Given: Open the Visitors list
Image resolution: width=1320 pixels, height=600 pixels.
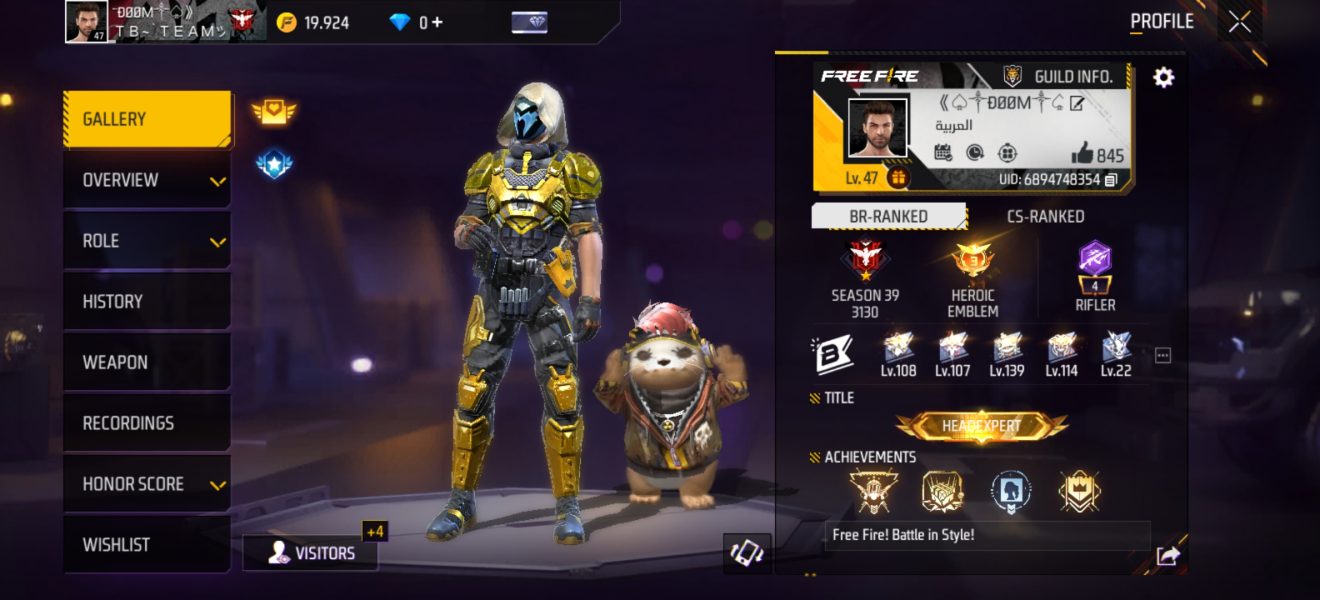Looking at the screenshot, I should pyautogui.click(x=311, y=553).
